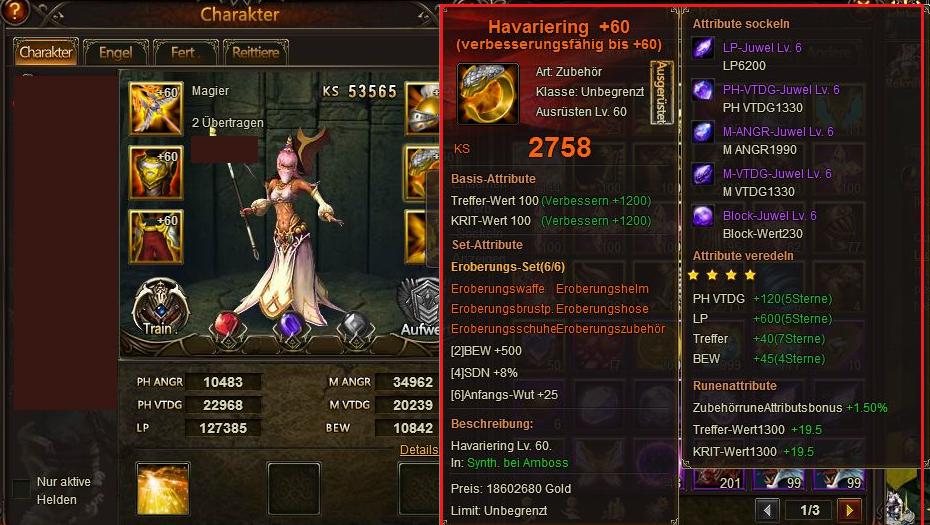Image resolution: width=930 pixels, height=525 pixels.
Task: Go to the next inventory page
Action: click(849, 510)
